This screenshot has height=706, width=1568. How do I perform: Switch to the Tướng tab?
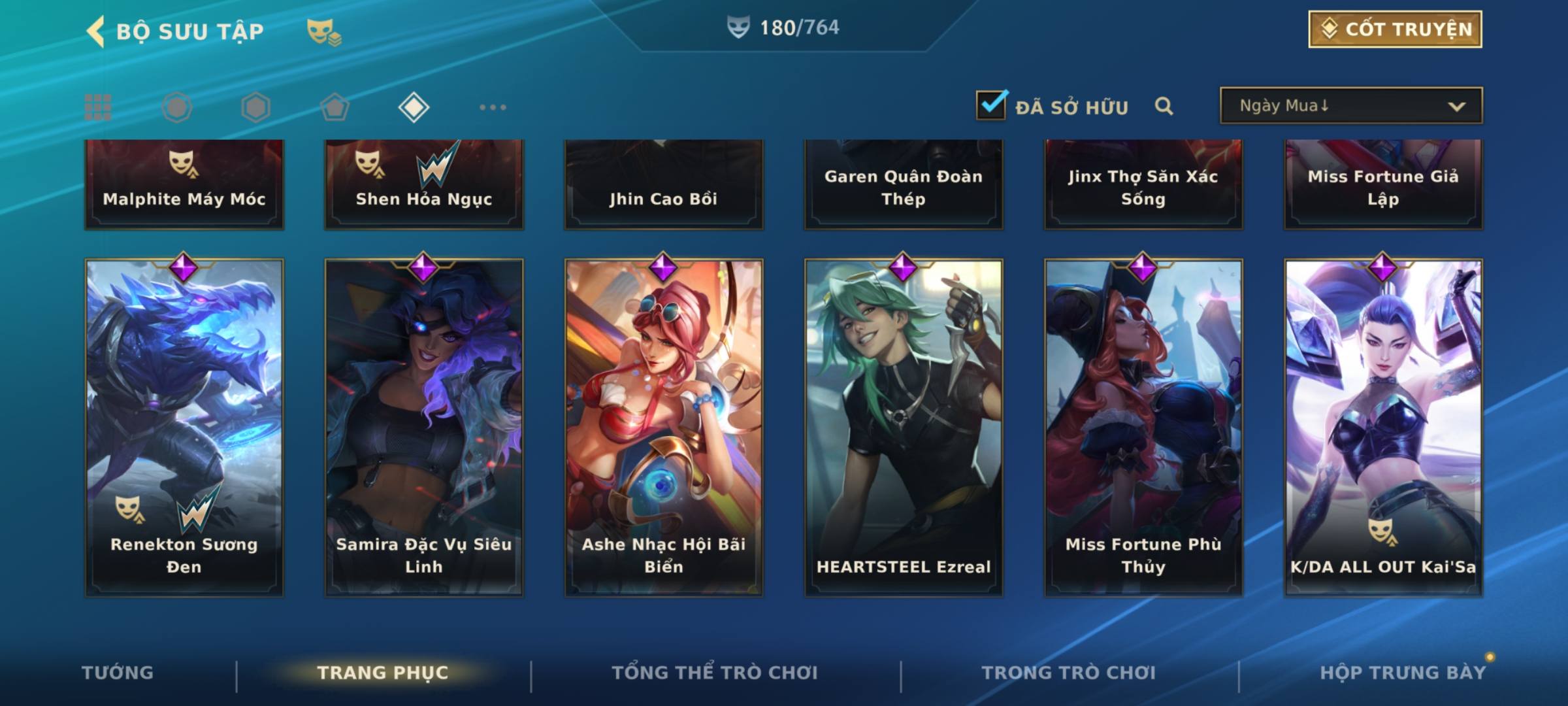[x=118, y=673]
